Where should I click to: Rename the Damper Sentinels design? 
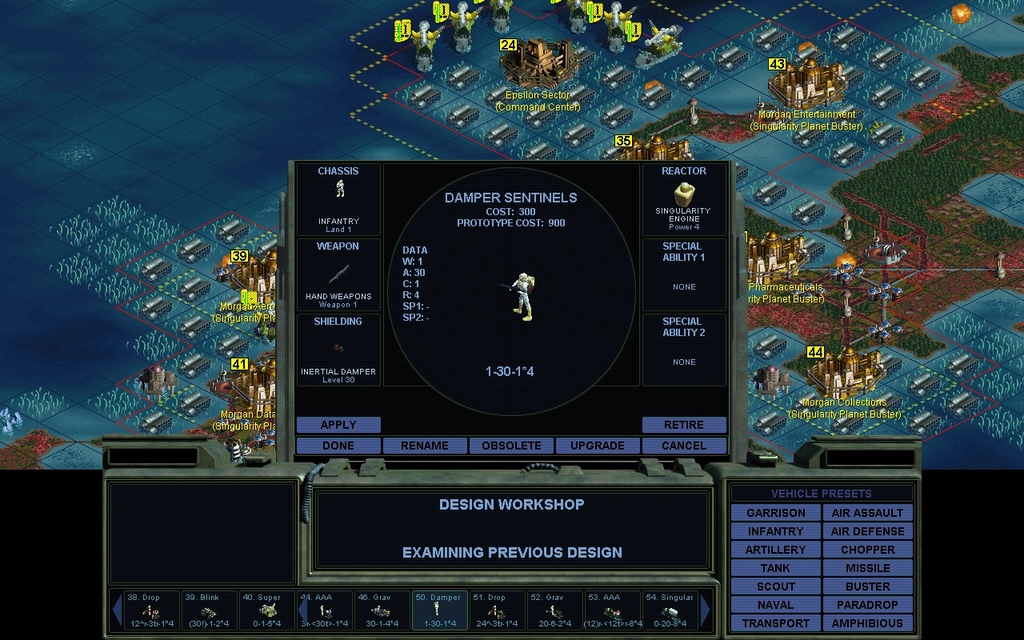coord(424,445)
